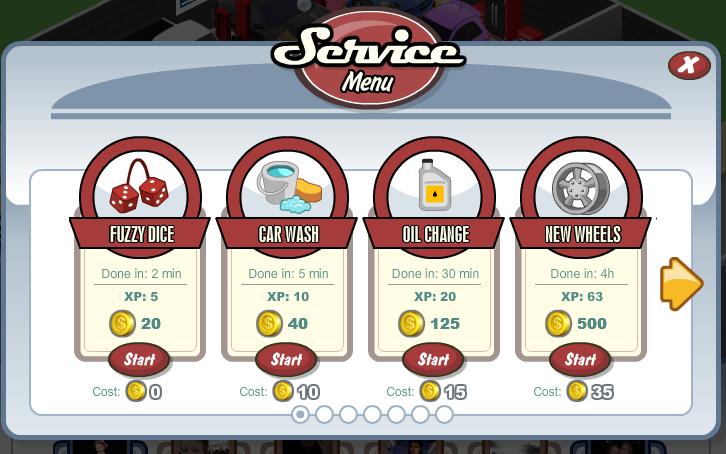Show next services with the yellow arrow
Viewport: 726px width, 454px height.
click(x=681, y=284)
